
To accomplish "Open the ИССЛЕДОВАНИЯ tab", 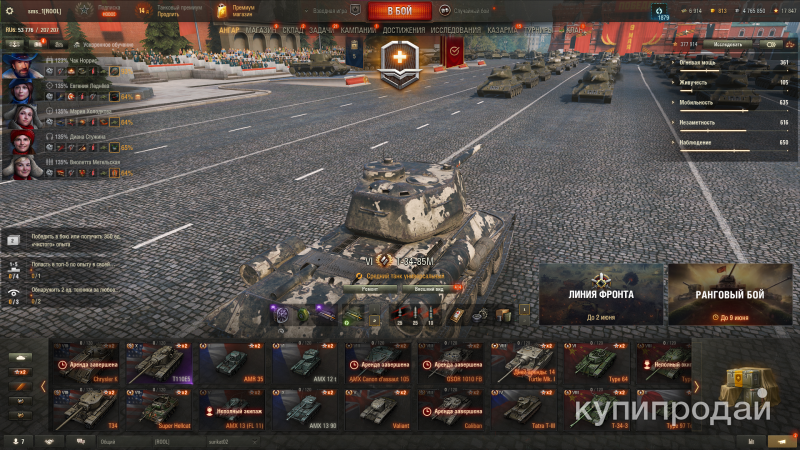I will point(455,30).
